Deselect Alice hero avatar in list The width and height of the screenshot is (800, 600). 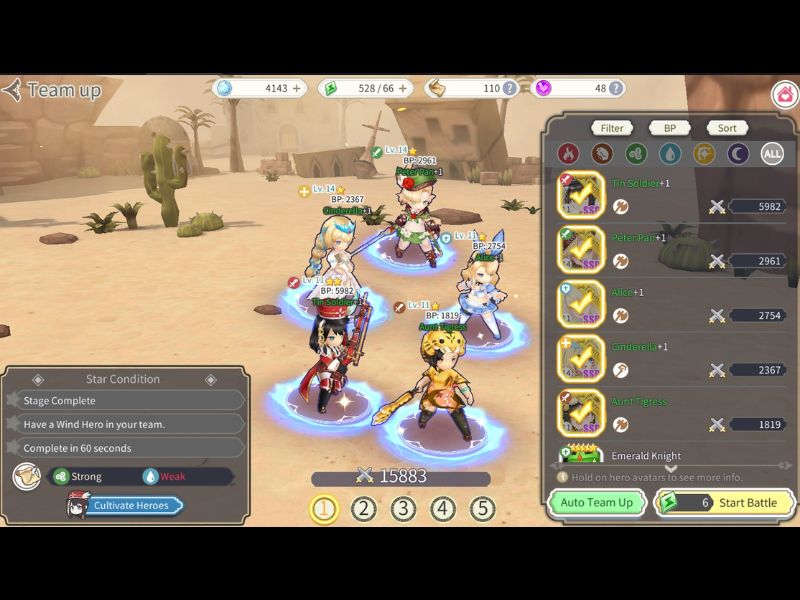point(581,304)
